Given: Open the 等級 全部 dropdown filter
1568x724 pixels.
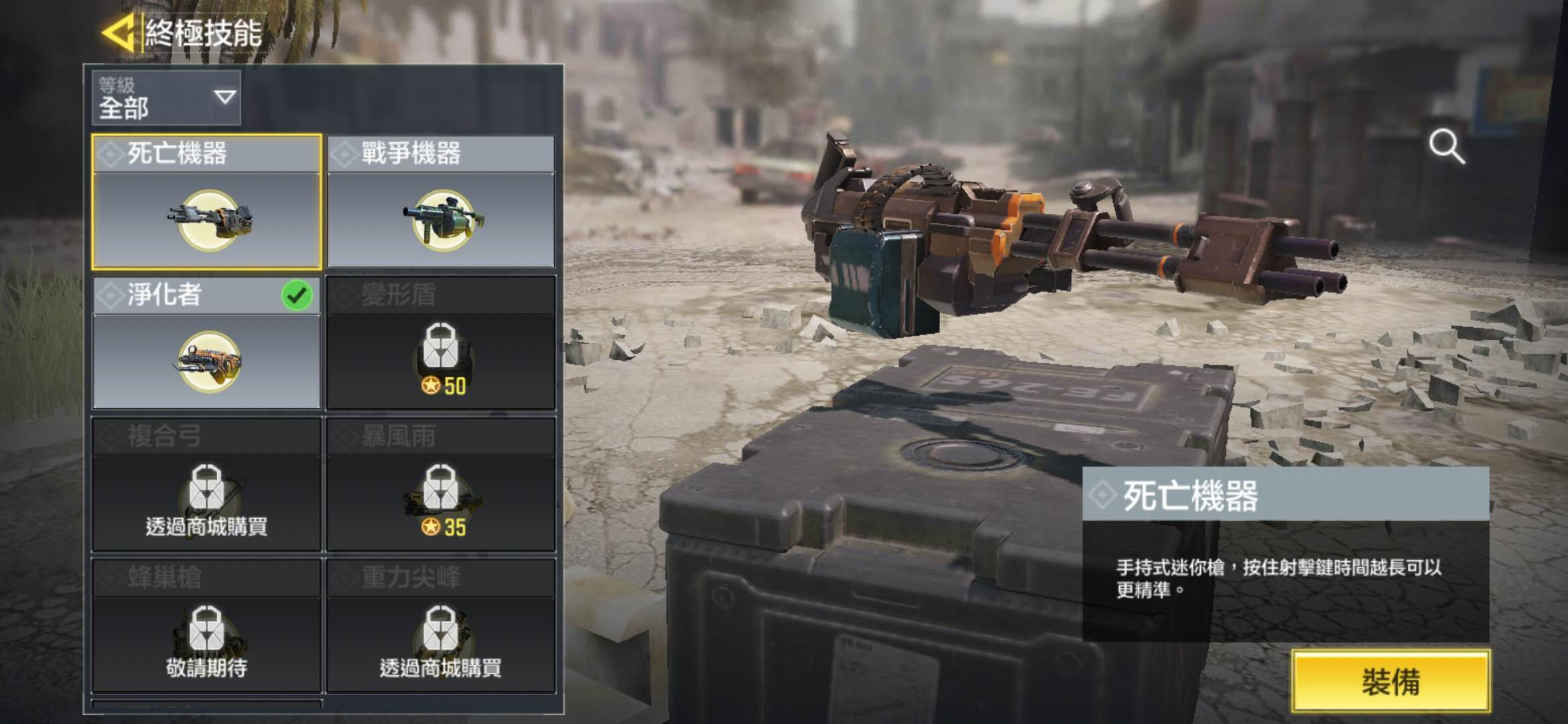Looking at the screenshot, I should click(x=166, y=98).
